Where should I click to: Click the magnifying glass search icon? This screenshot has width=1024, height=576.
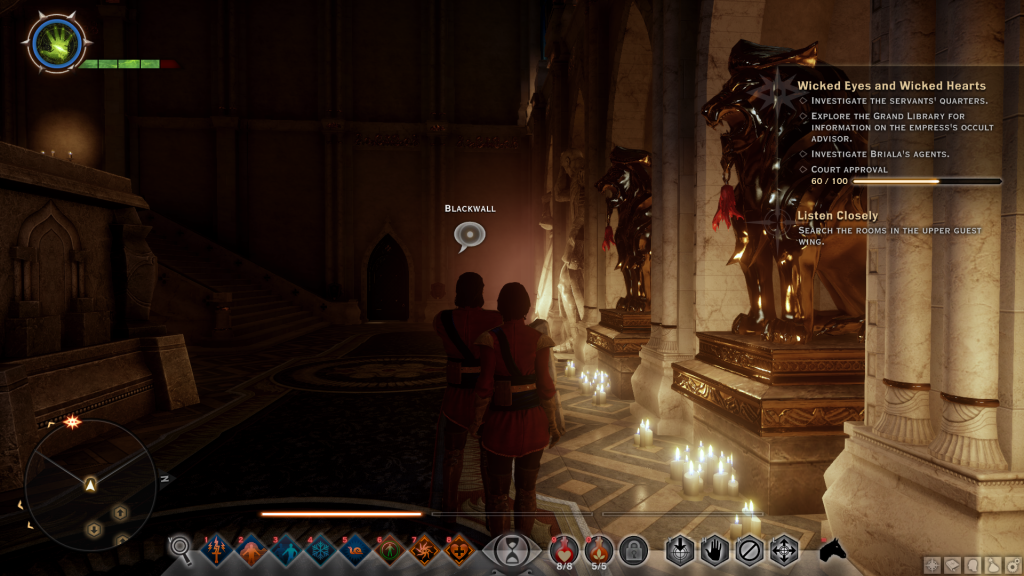[181, 547]
